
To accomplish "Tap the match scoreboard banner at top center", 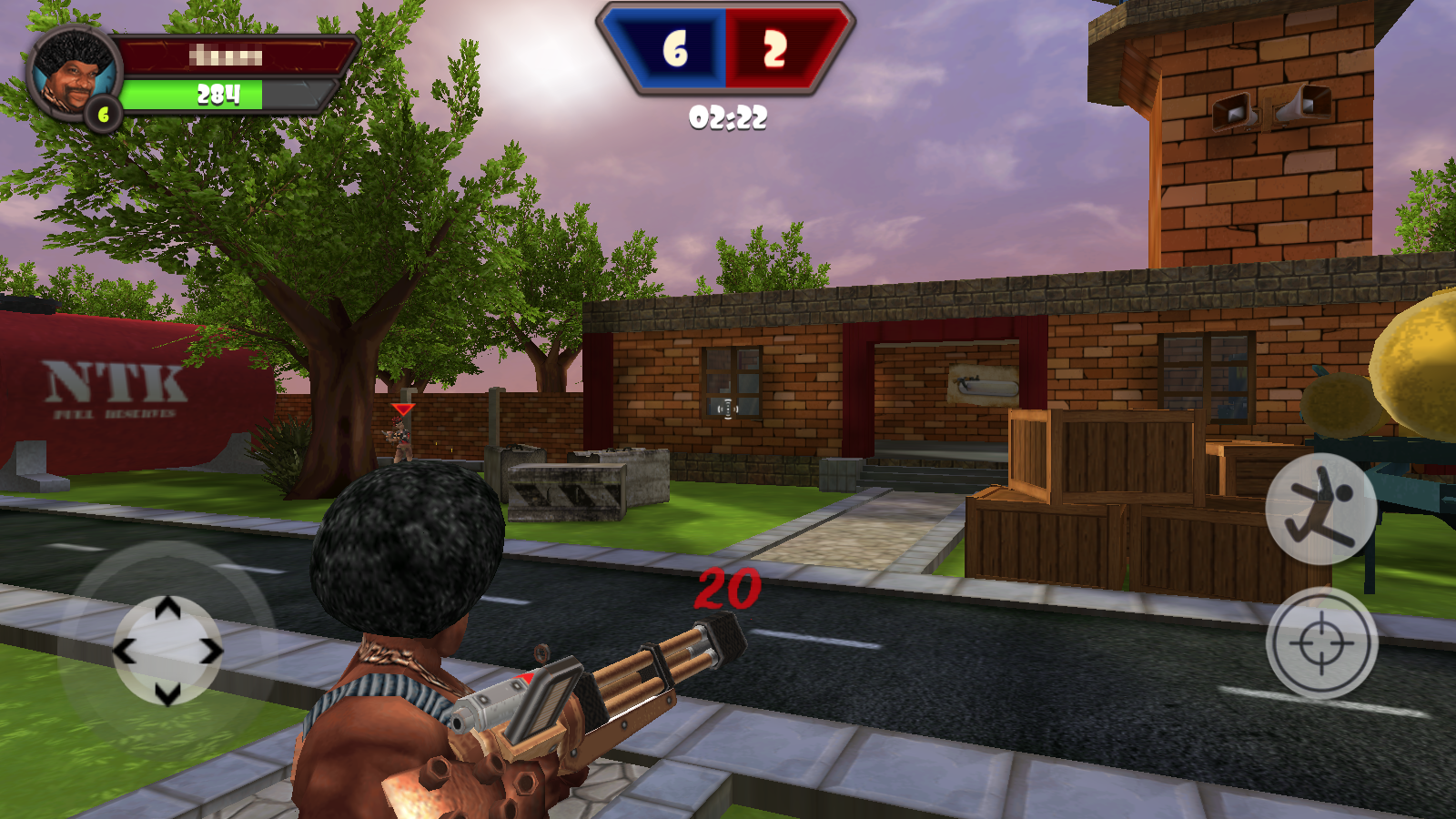I will tap(725, 50).
